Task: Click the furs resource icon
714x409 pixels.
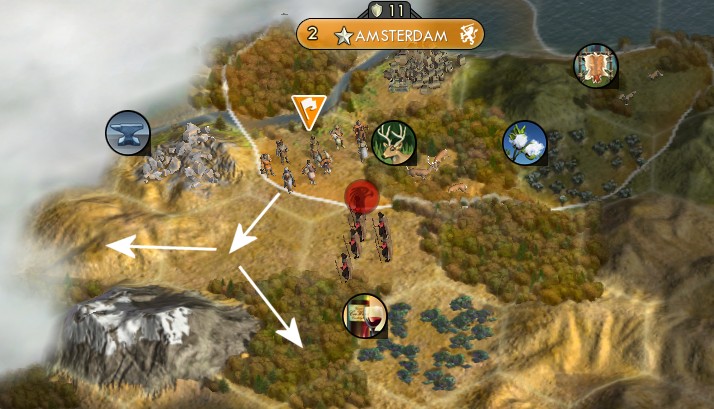Action: click(x=595, y=65)
